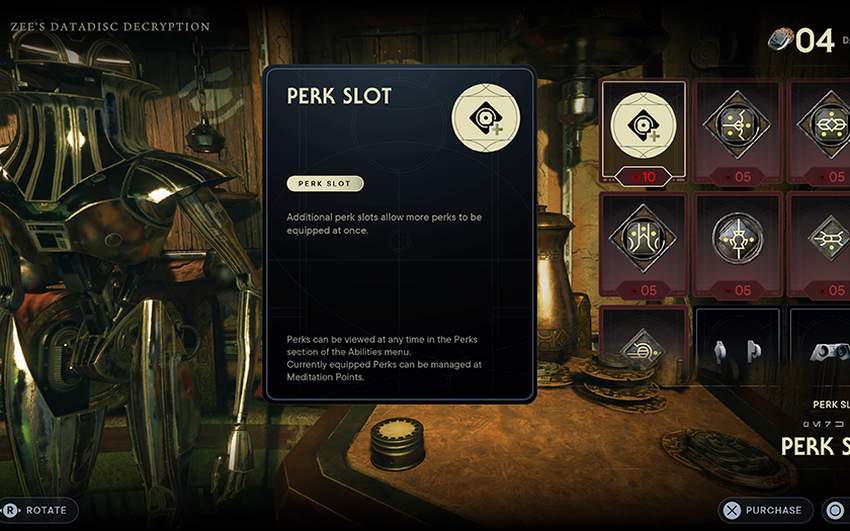Select the diamond perk with circle and stripes
The width and height of the screenshot is (850, 531).
tap(643, 347)
